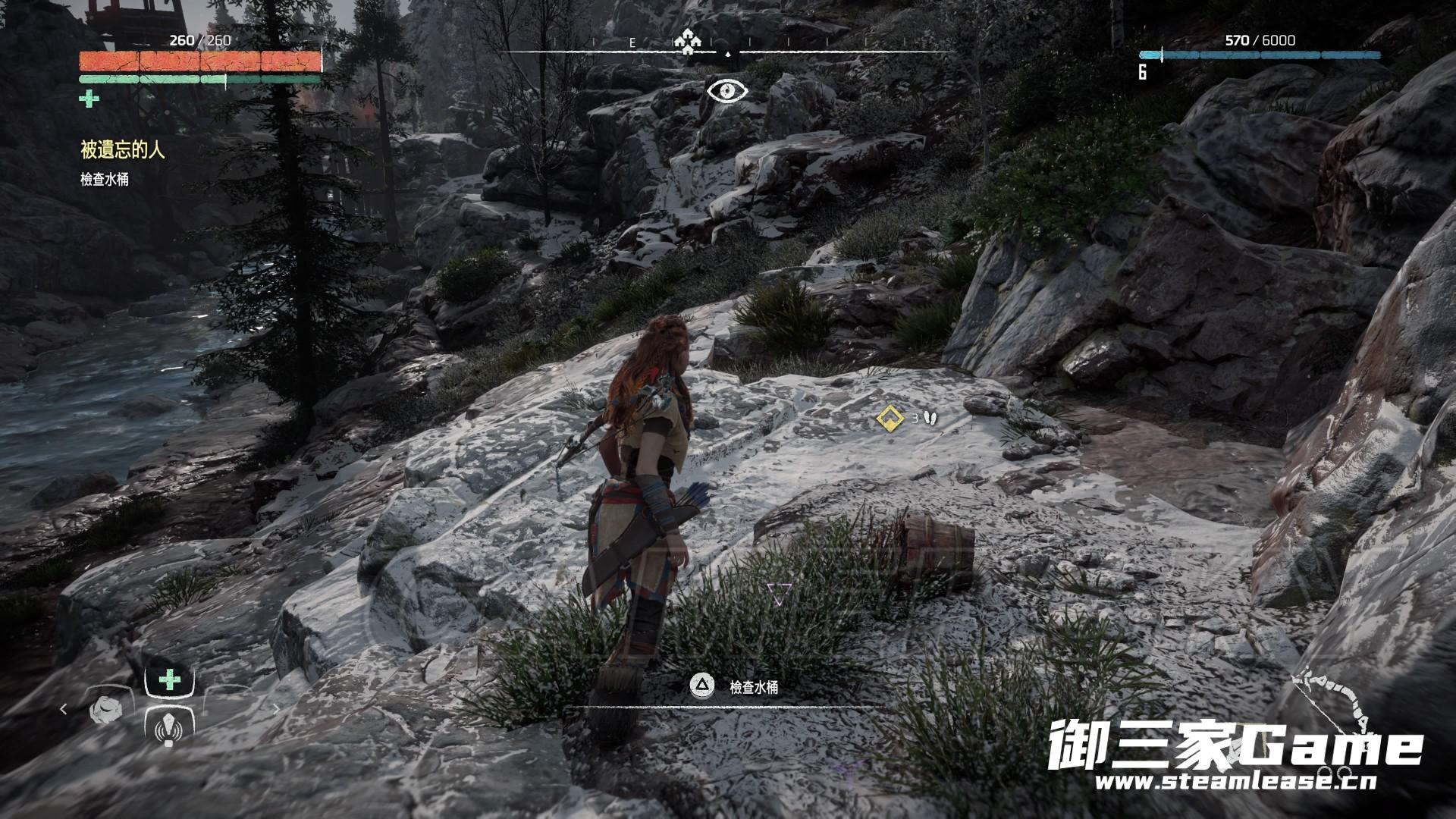Use the green medicine pouch cross below the health bar
This screenshot has width=1456, height=819.
[89, 99]
